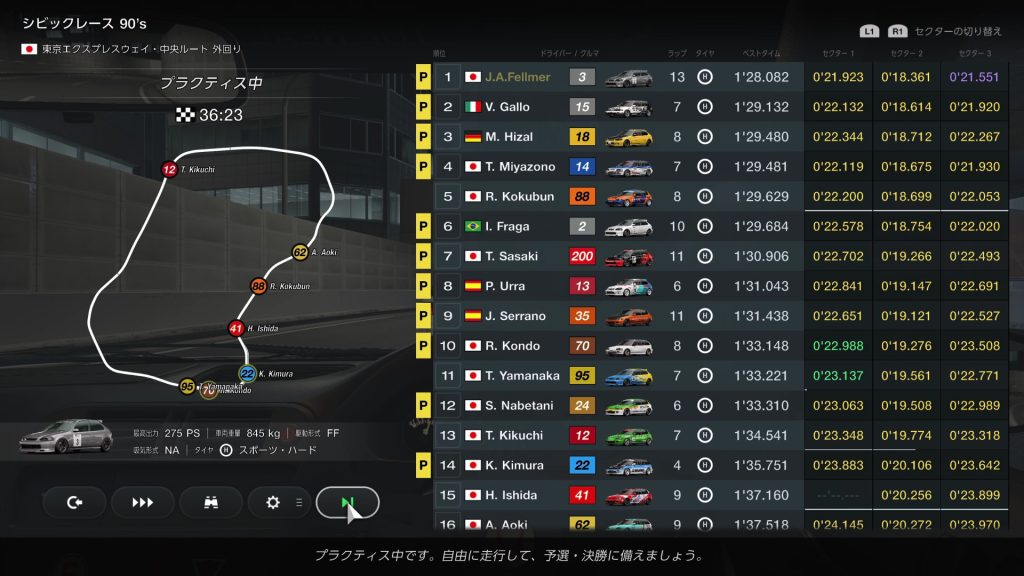1024x576 pixels.
Task: Select H. Ishida's row with car 41
Action: (620, 495)
